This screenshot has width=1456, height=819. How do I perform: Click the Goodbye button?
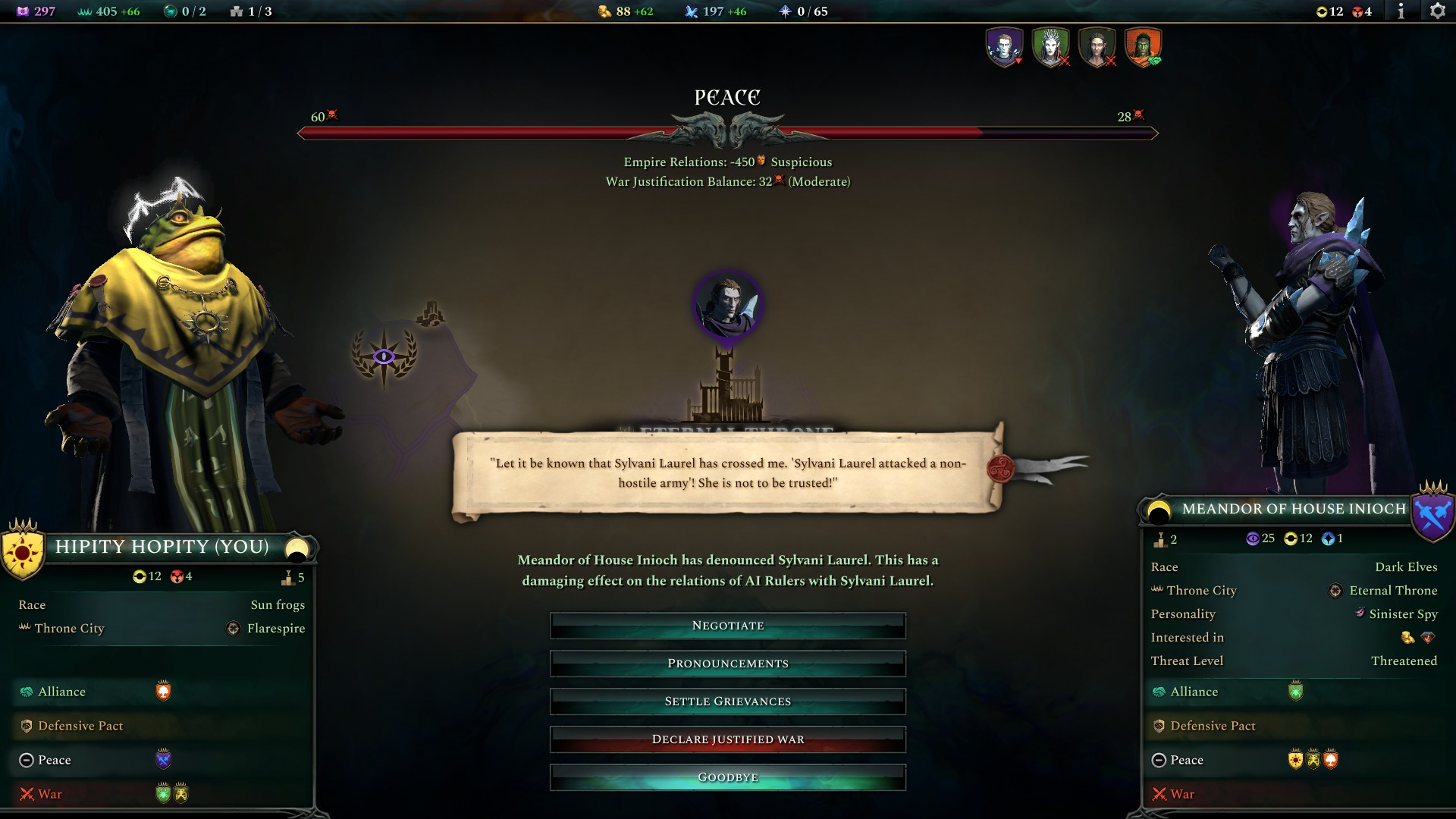point(727,777)
